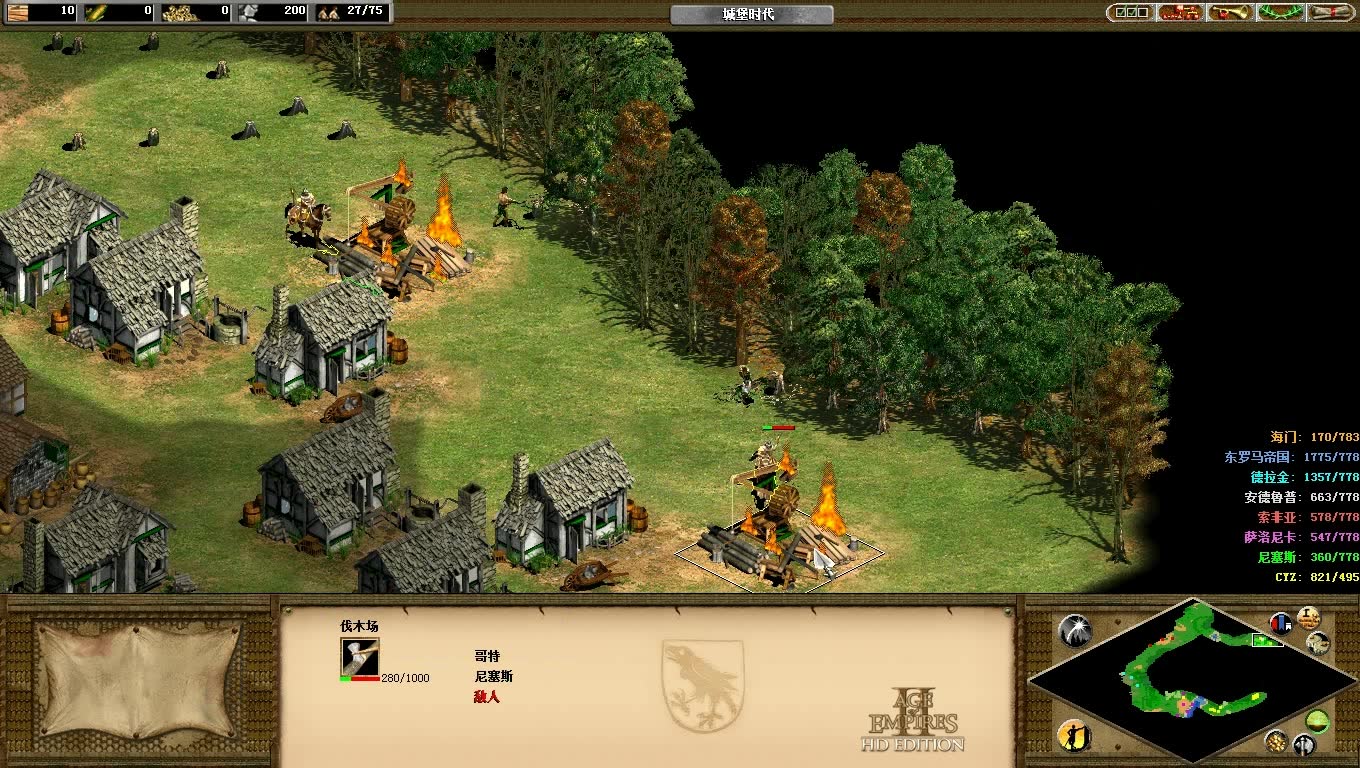The height and width of the screenshot is (768, 1360).
Task: Open the objectives checklist button
Action: (x=1129, y=13)
